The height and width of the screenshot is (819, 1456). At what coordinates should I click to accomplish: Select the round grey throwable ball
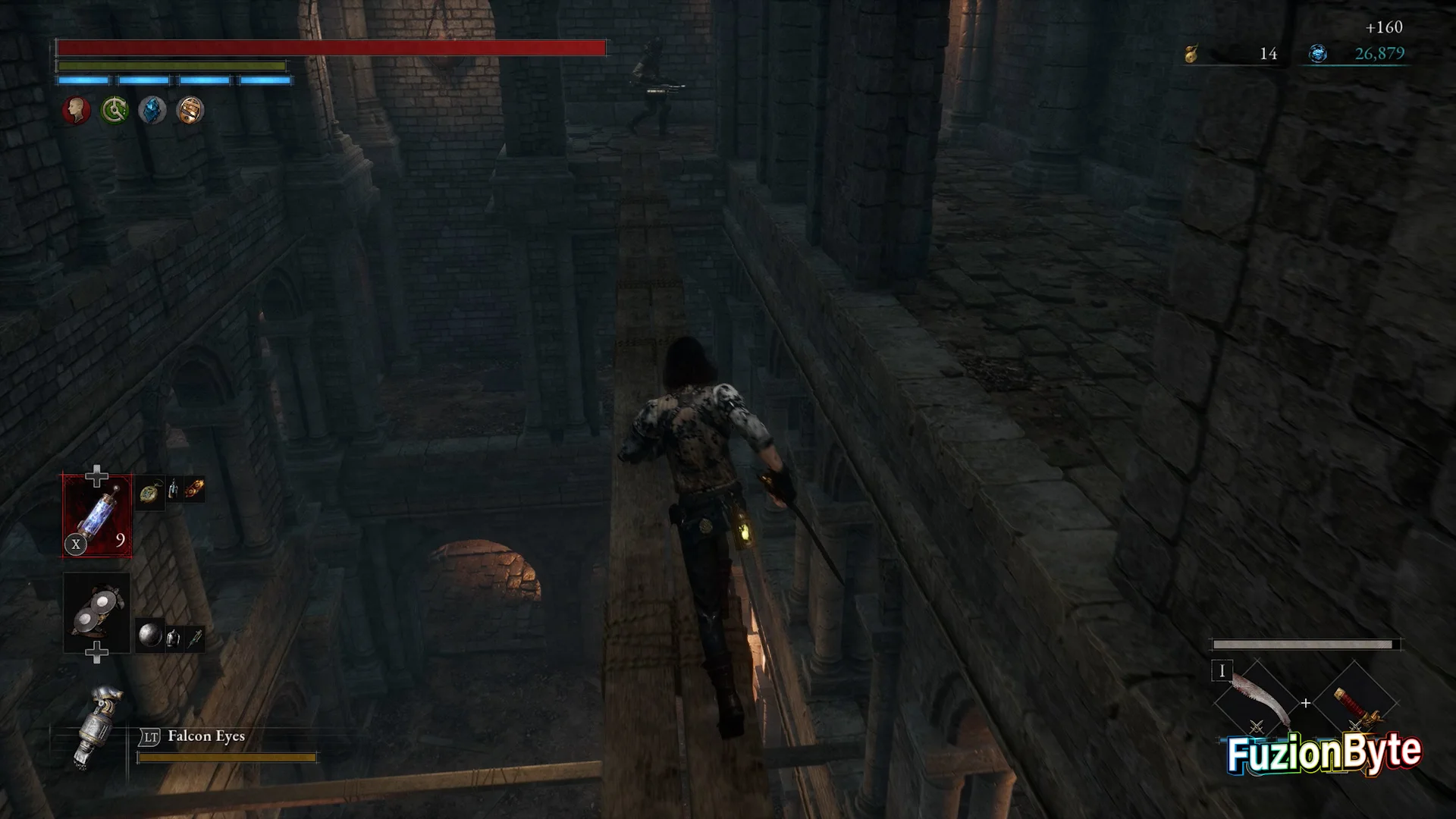click(150, 635)
